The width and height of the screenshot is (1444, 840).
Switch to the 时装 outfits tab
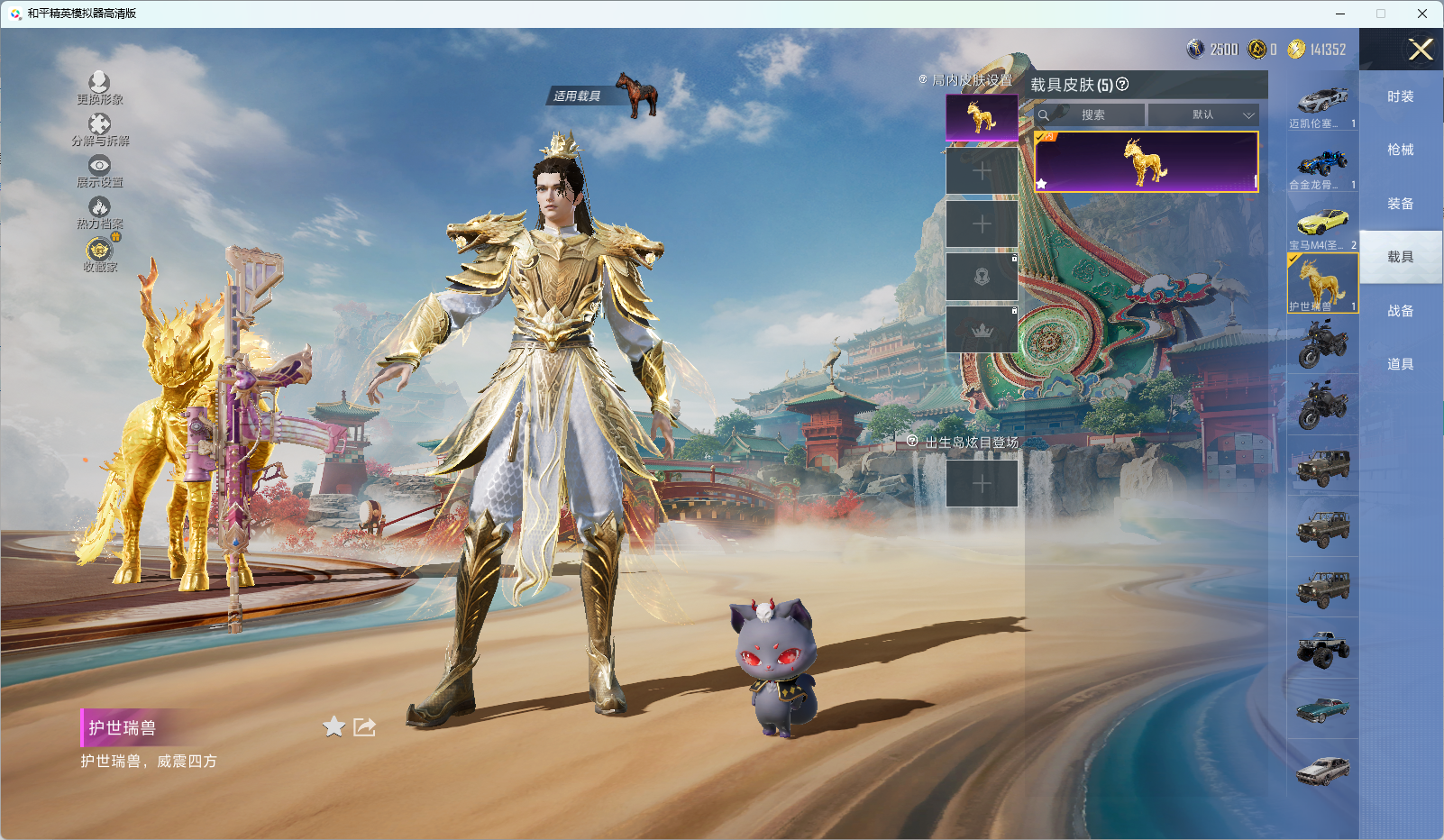click(x=1400, y=96)
